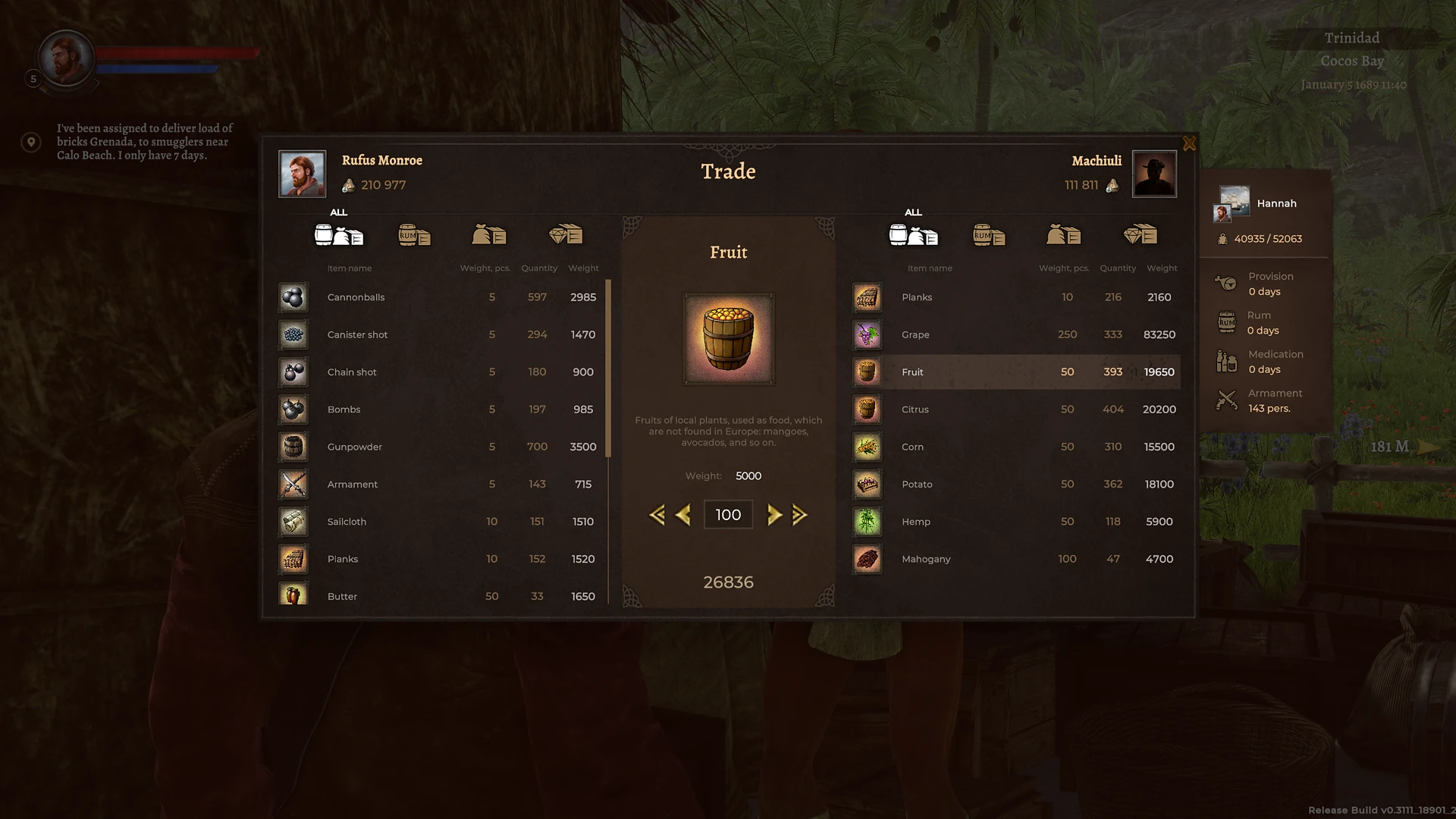Increase quantity with the single right arrow
The height and width of the screenshot is (819, 1456).
coord(775,514)
